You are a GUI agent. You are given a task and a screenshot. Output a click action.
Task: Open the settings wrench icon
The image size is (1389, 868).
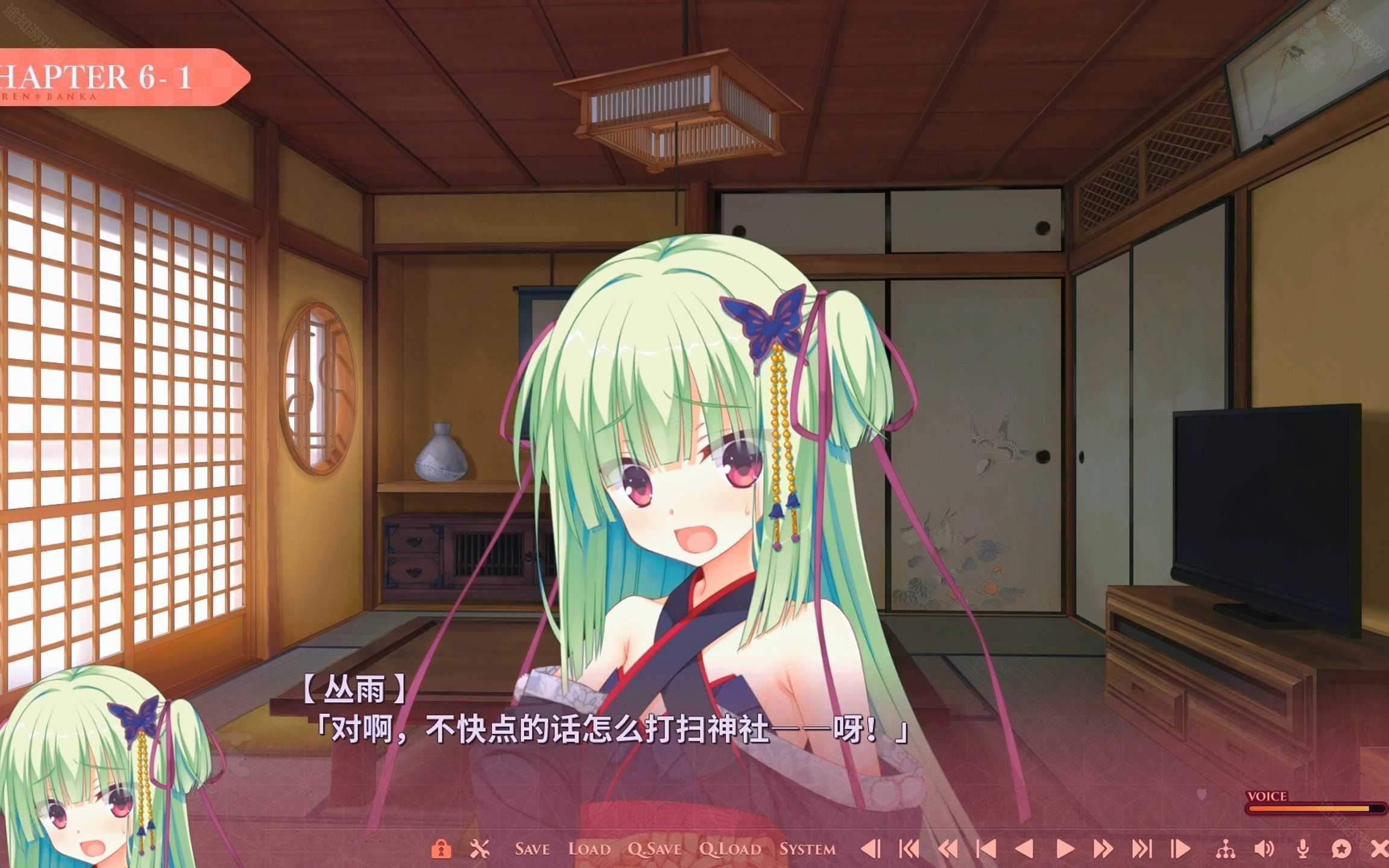point(479,850)
